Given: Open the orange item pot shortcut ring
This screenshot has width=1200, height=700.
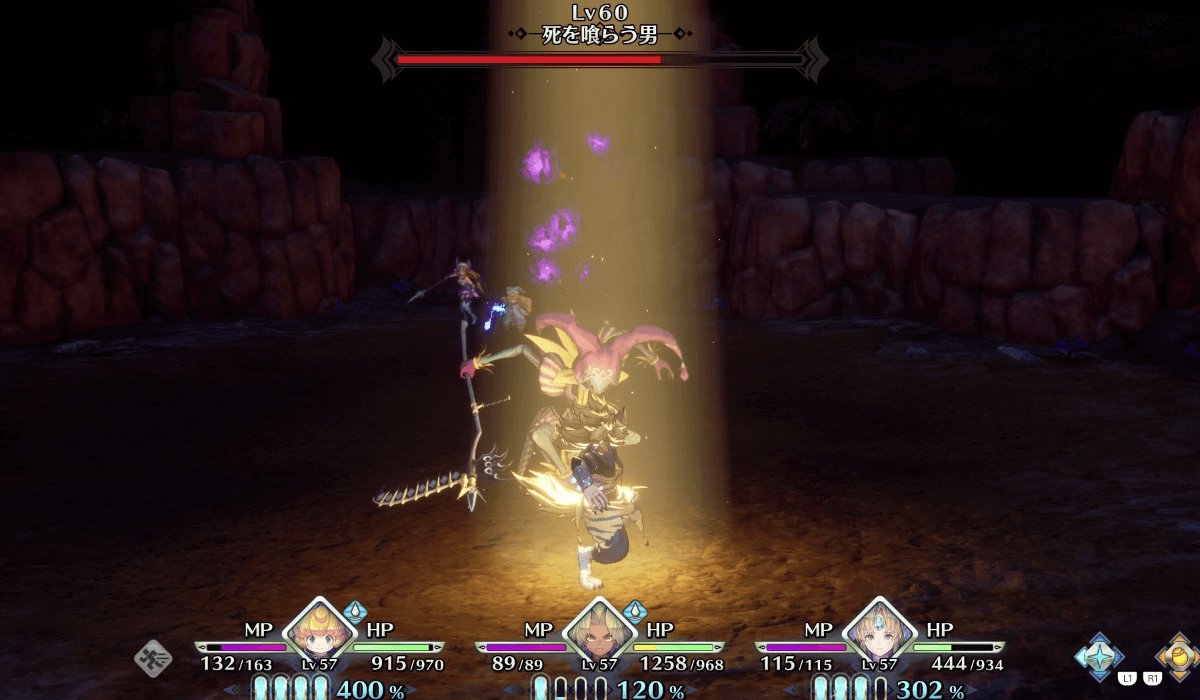Looking at the screenshot, I should 1176,656.
